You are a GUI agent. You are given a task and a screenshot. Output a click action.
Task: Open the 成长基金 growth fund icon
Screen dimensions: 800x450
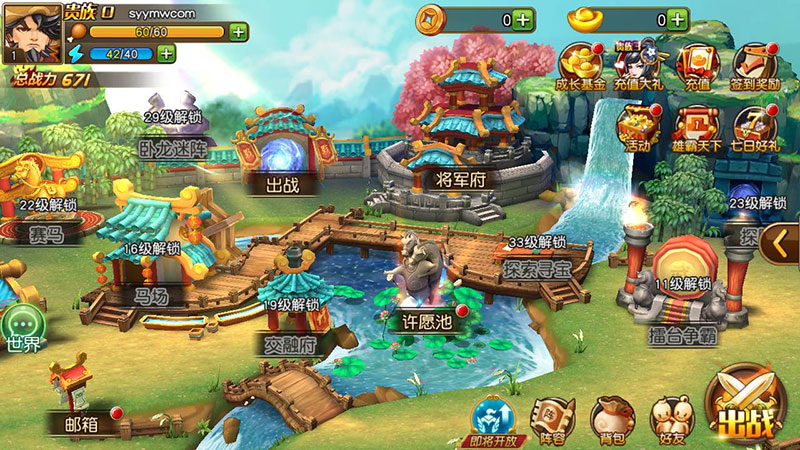coord(580,66)
